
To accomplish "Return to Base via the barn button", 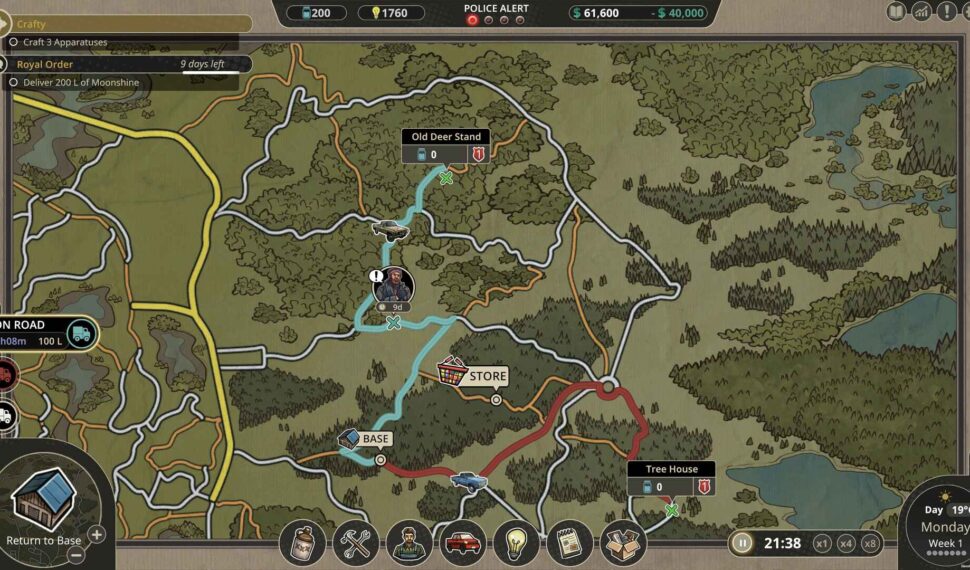I will [43, 504].
